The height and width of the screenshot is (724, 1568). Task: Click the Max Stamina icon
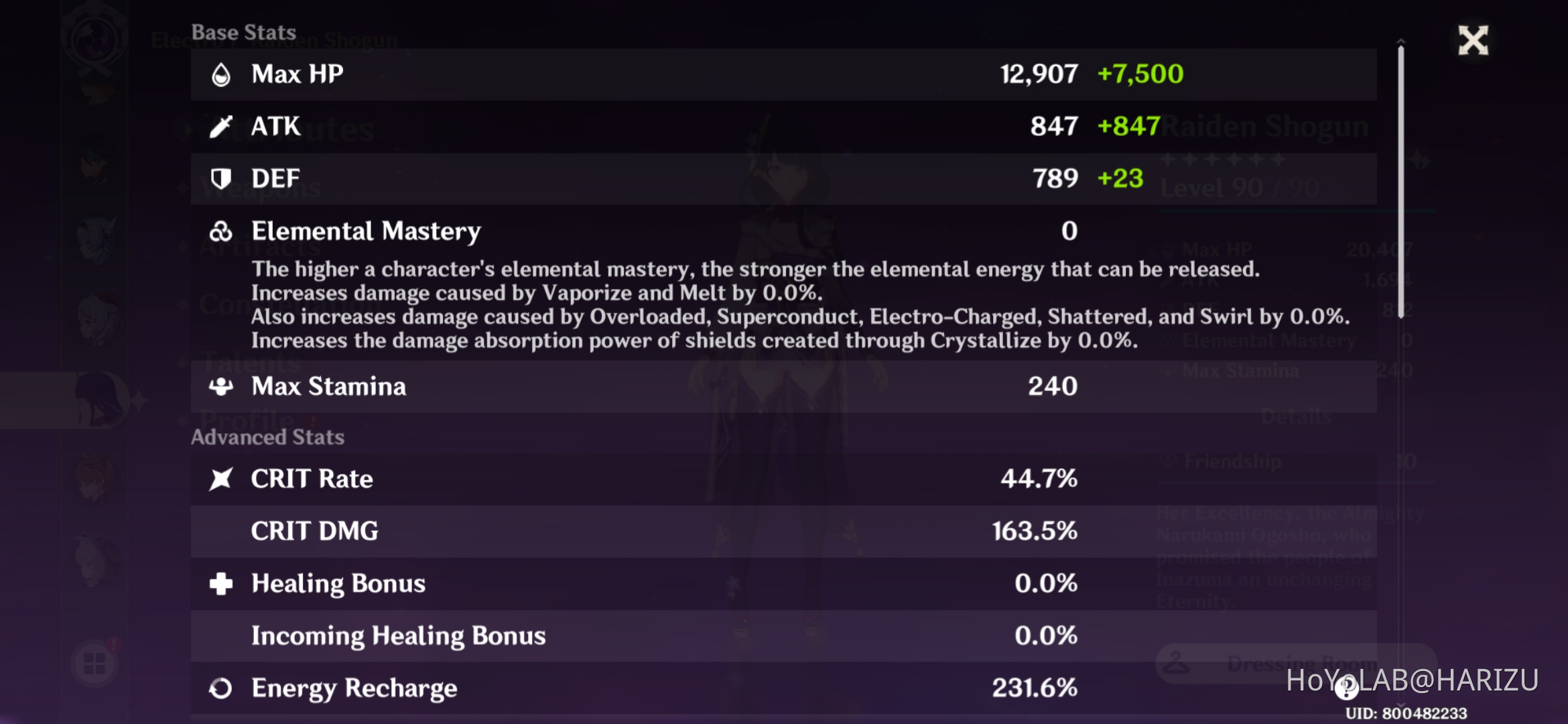coord(221,387)
